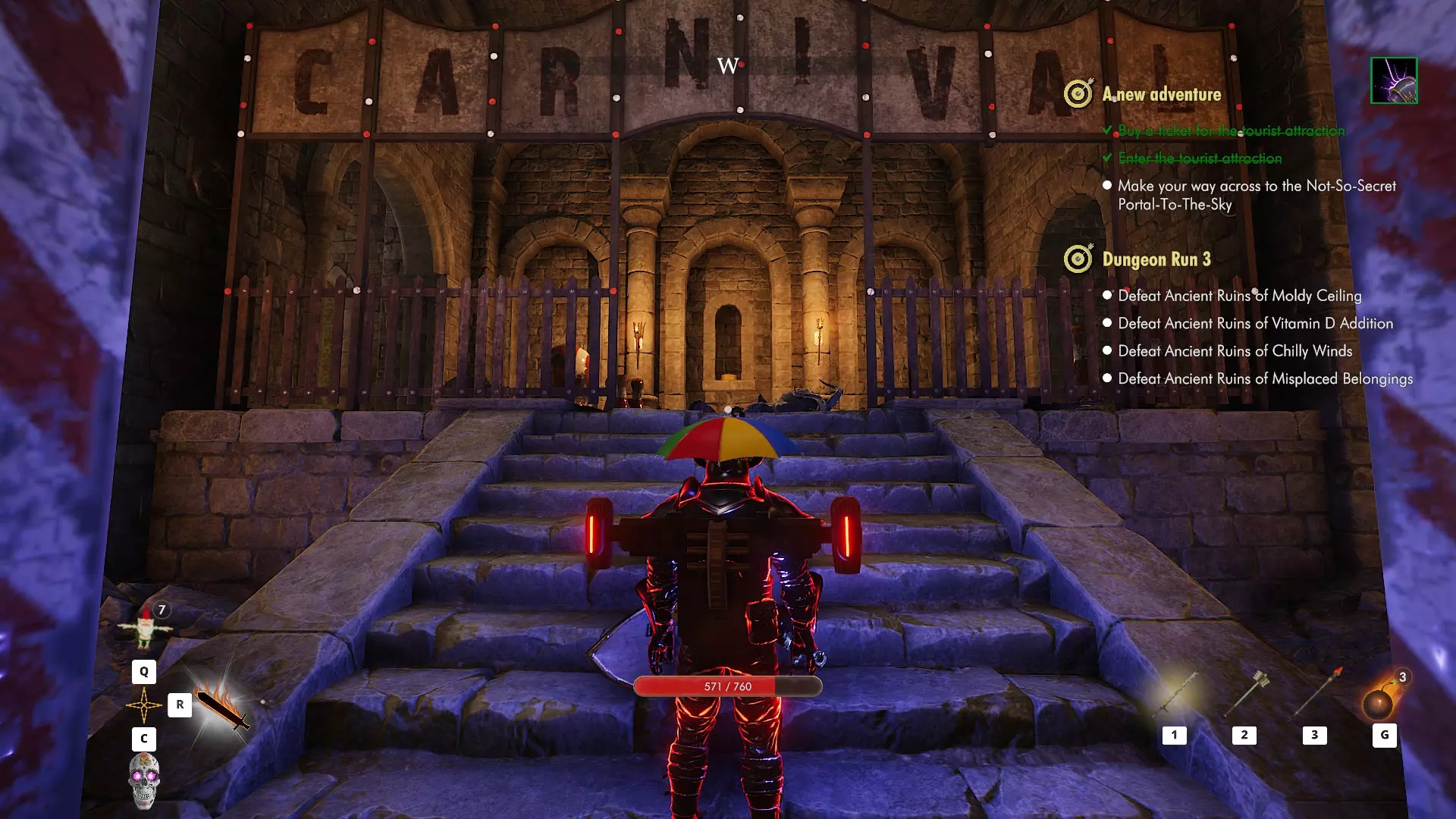The width and height of the screenshot is (1456, 819).
Task: Select the Vitamin D Addition objective
Action: (x=1255, y=324)
